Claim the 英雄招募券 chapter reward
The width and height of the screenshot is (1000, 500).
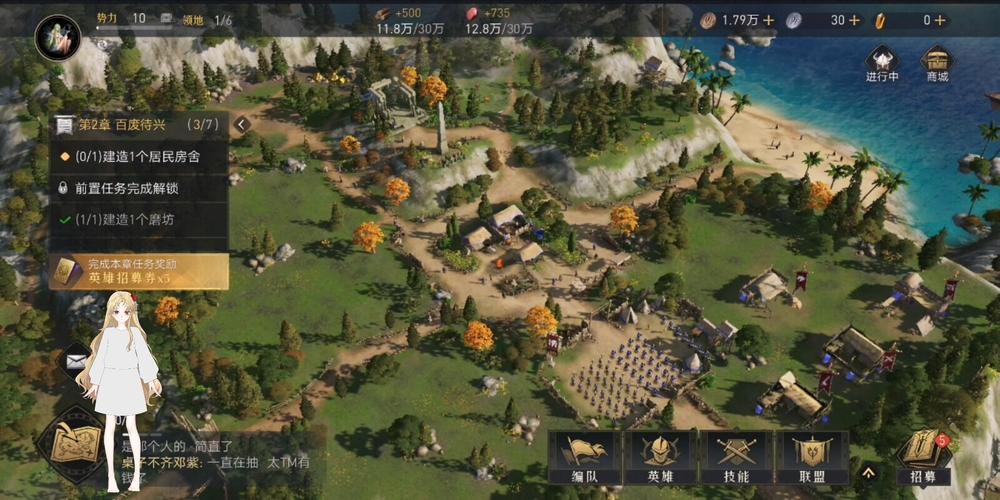138,271
